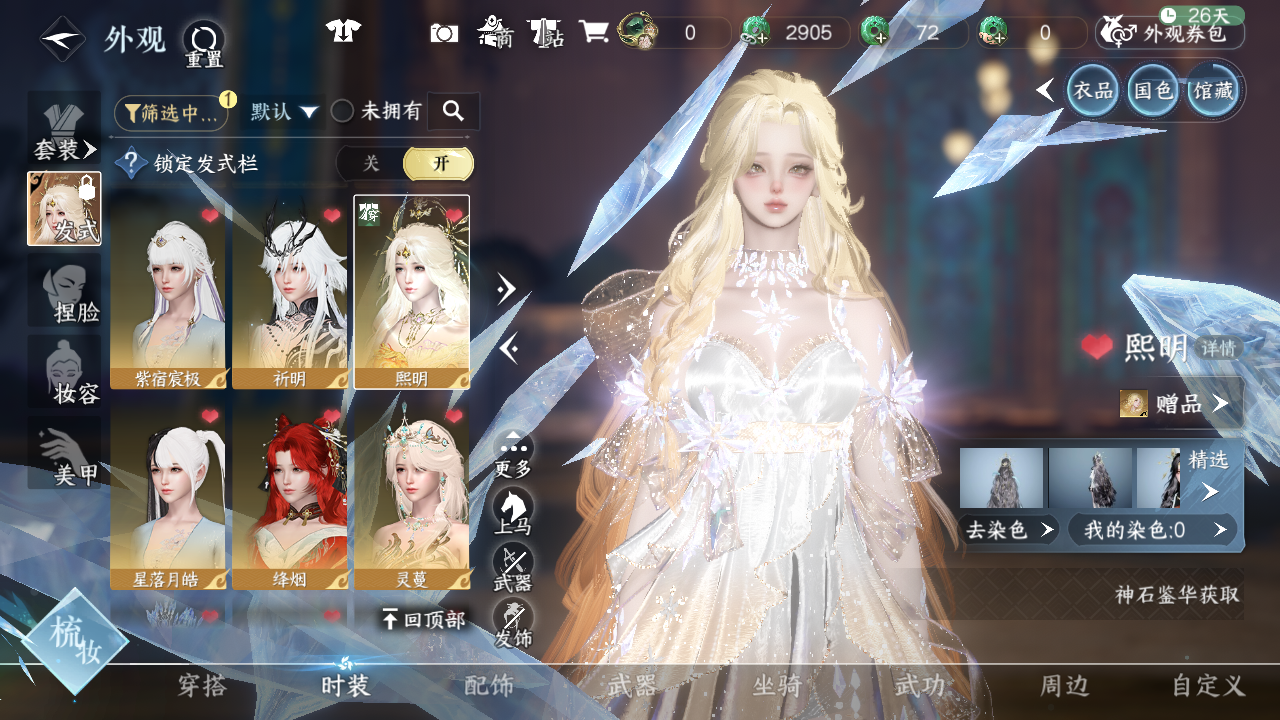The image size is (1280, 720).
Task: Open the 妆容 makeup category
Action: point(66,373)
